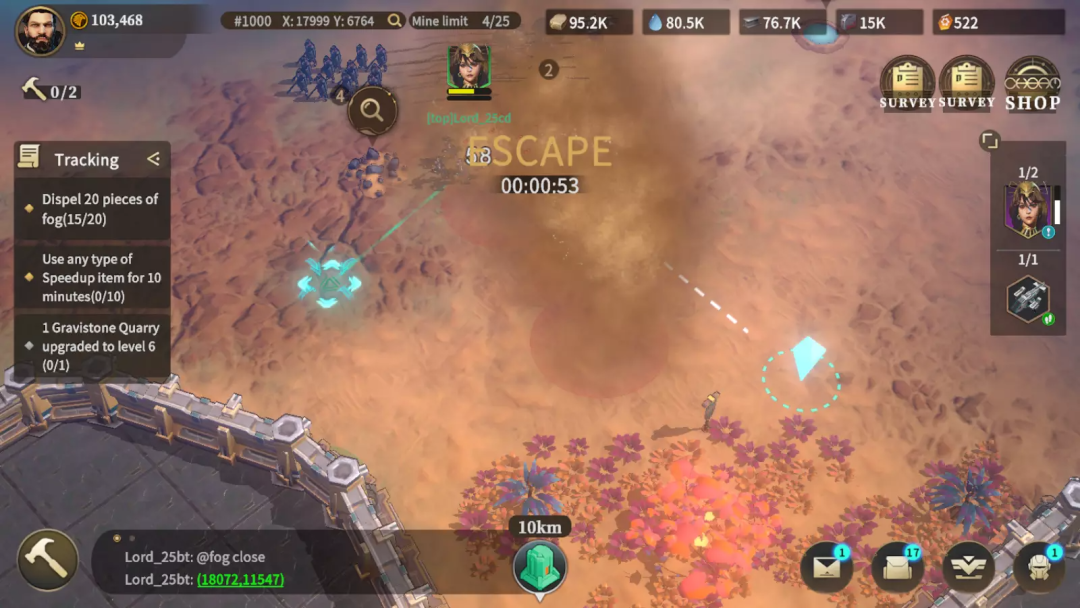Toggle the side panel expand icon
Image resolution: width=1080 pixels, height=608 pixels.
pos(988,141)
